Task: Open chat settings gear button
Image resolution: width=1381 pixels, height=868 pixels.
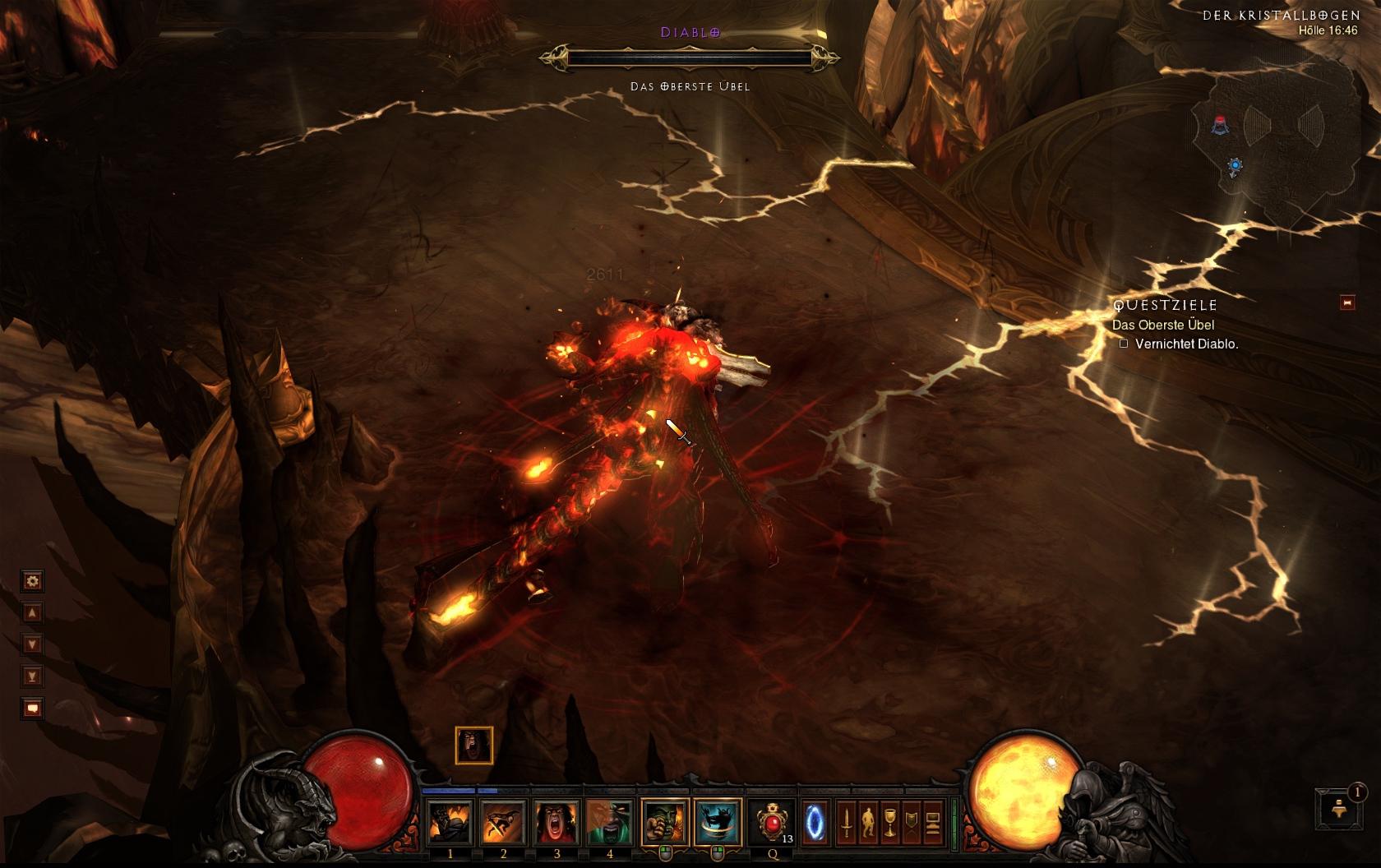Action: (x=32, y=581)
